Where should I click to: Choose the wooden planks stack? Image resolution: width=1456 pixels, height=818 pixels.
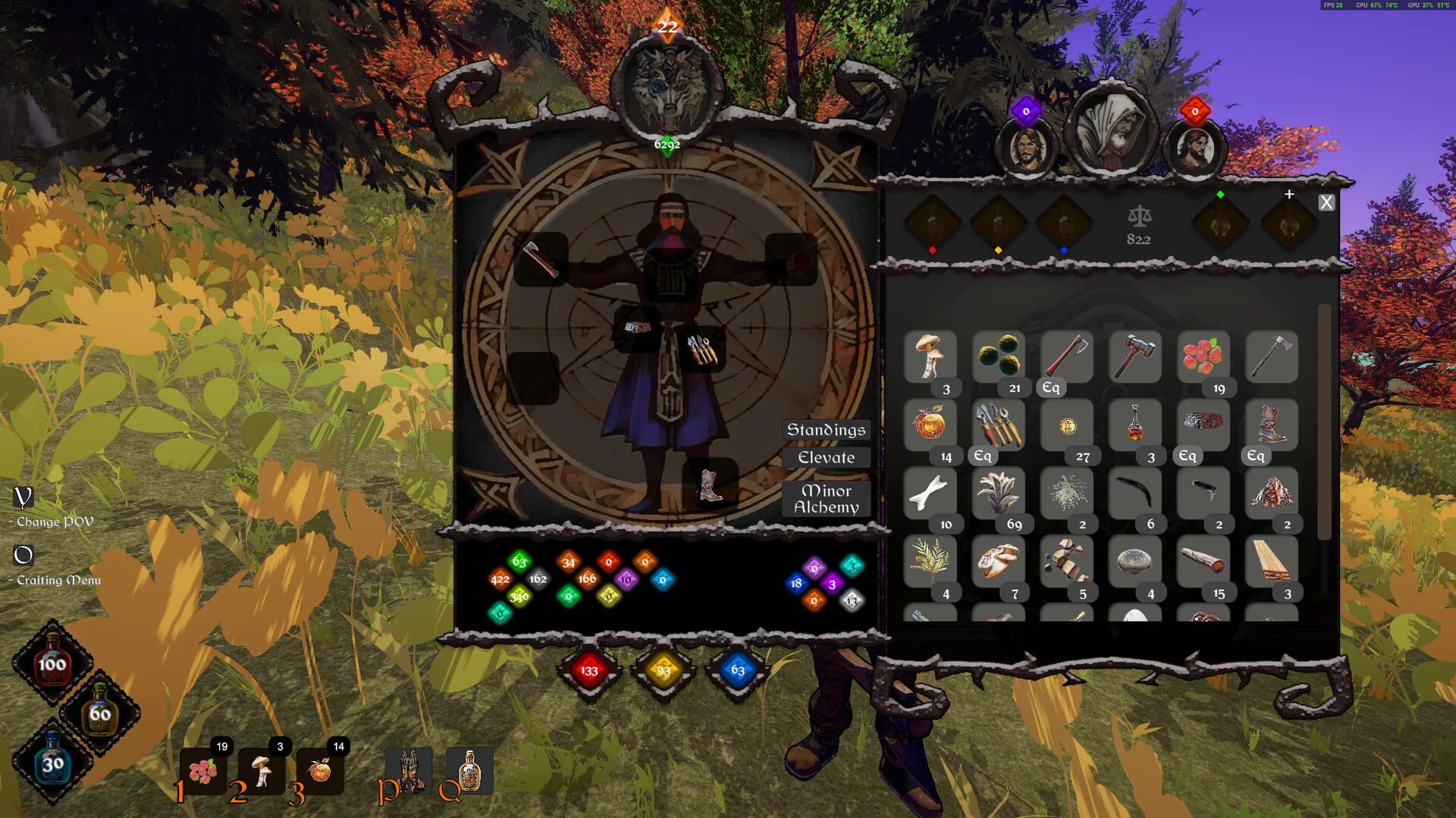click(x=1271, y=561)
